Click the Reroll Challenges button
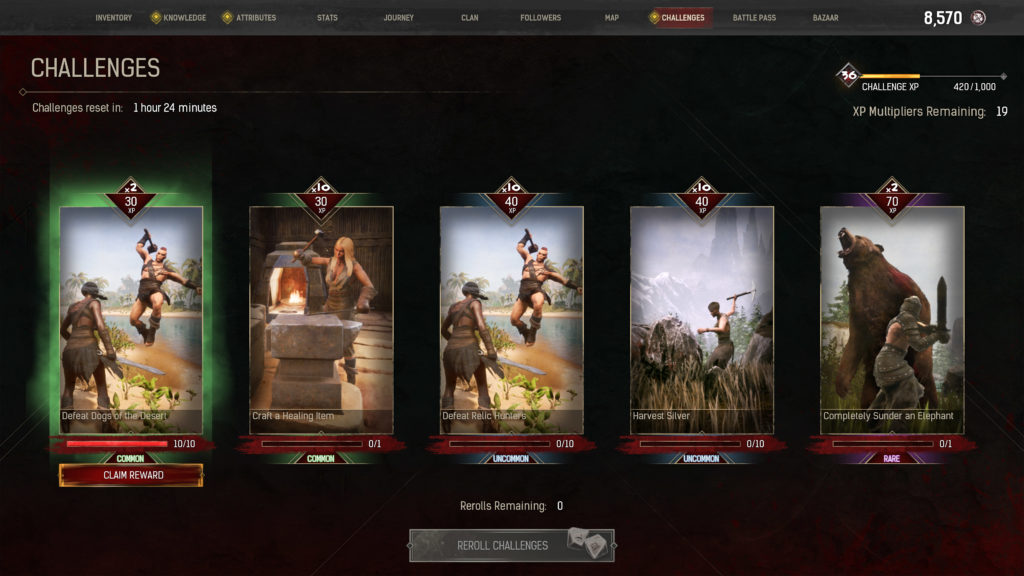Image resolution: width=1024 pixels, height=576 pixels. (x=511, y=545)
